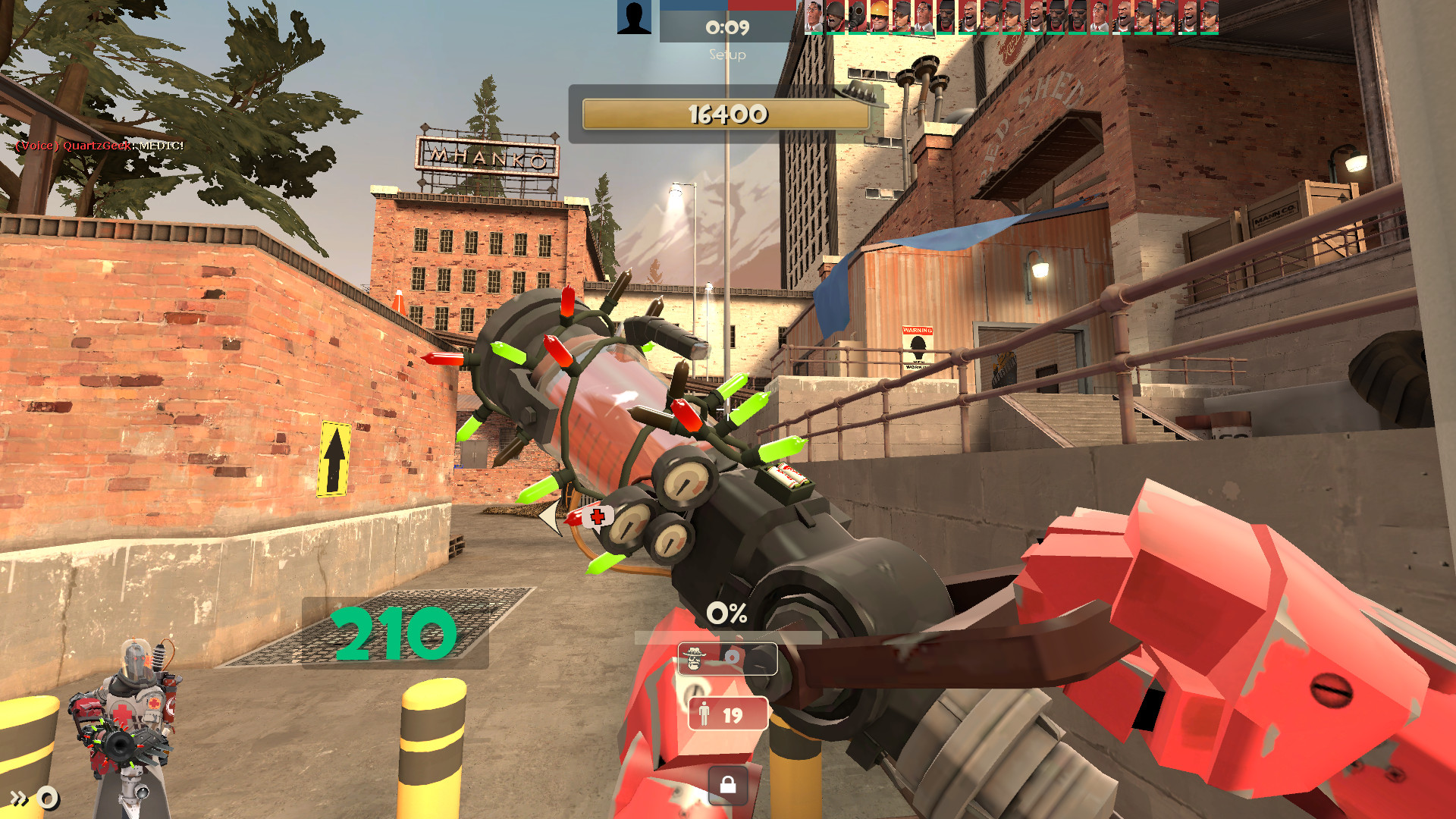Screen dimensions: 1456x819
Task: Select the person silhouette on the 19 counter
Action: coord(704,713)
